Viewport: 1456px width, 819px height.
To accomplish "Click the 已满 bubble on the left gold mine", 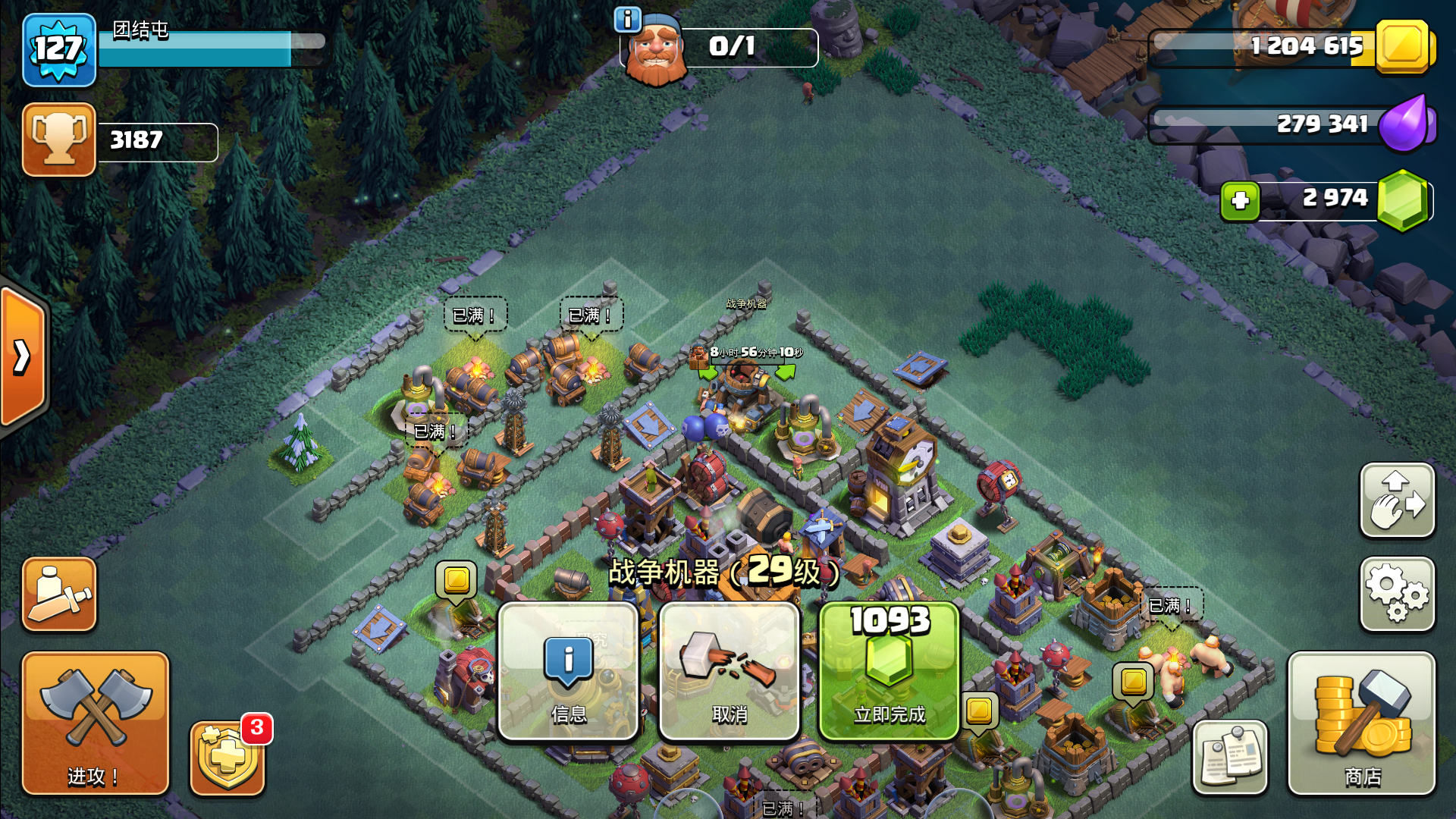I will pyautogui.click(x=473, y=315).
